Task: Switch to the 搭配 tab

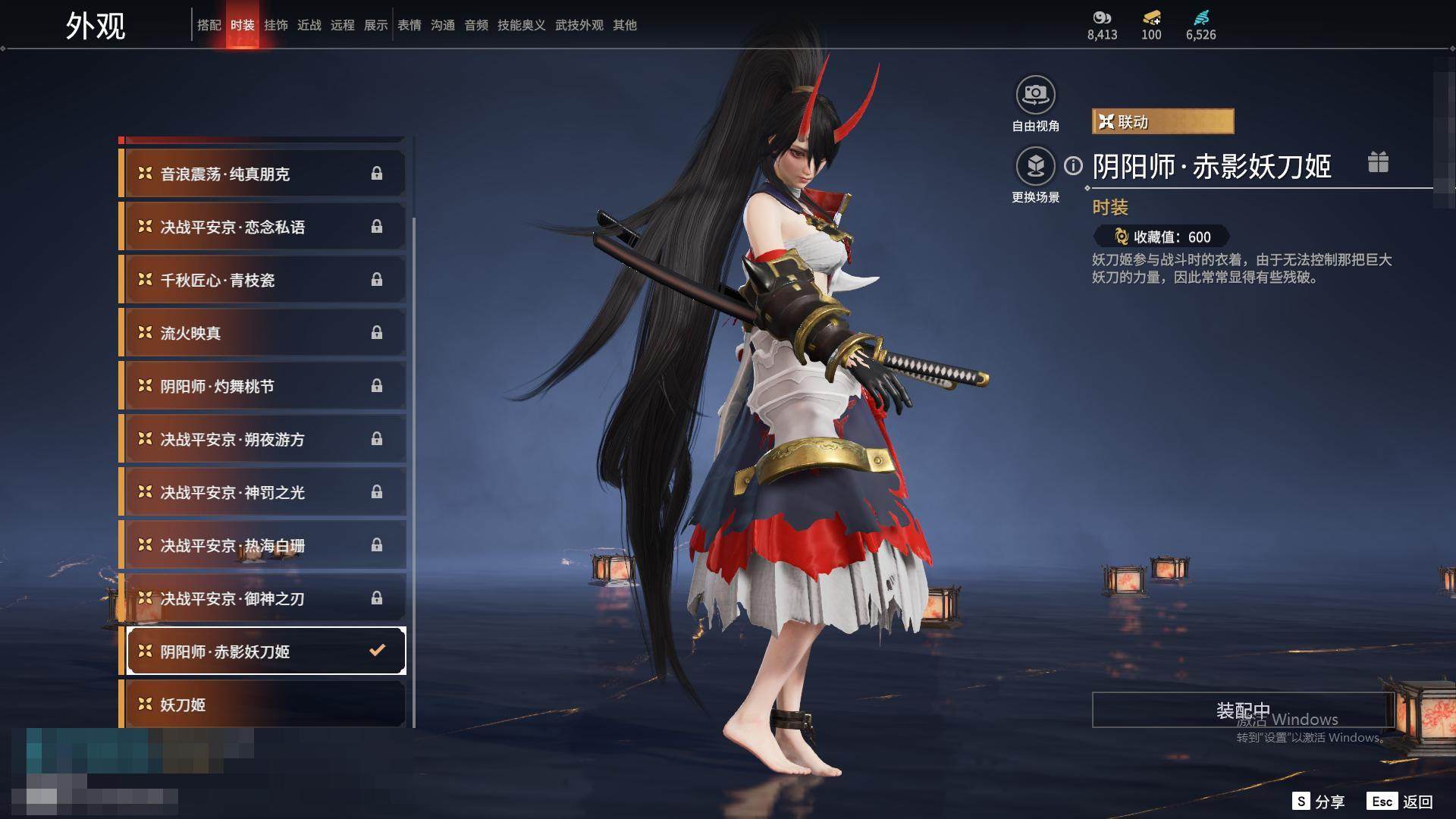Action: 209,25
